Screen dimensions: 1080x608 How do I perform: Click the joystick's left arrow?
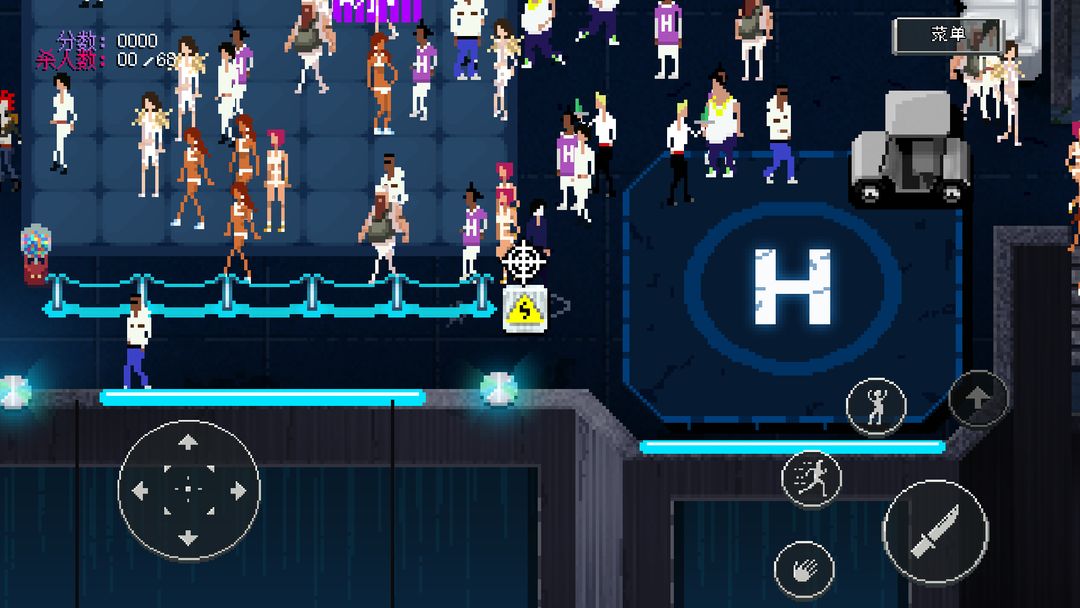point(140,490)
